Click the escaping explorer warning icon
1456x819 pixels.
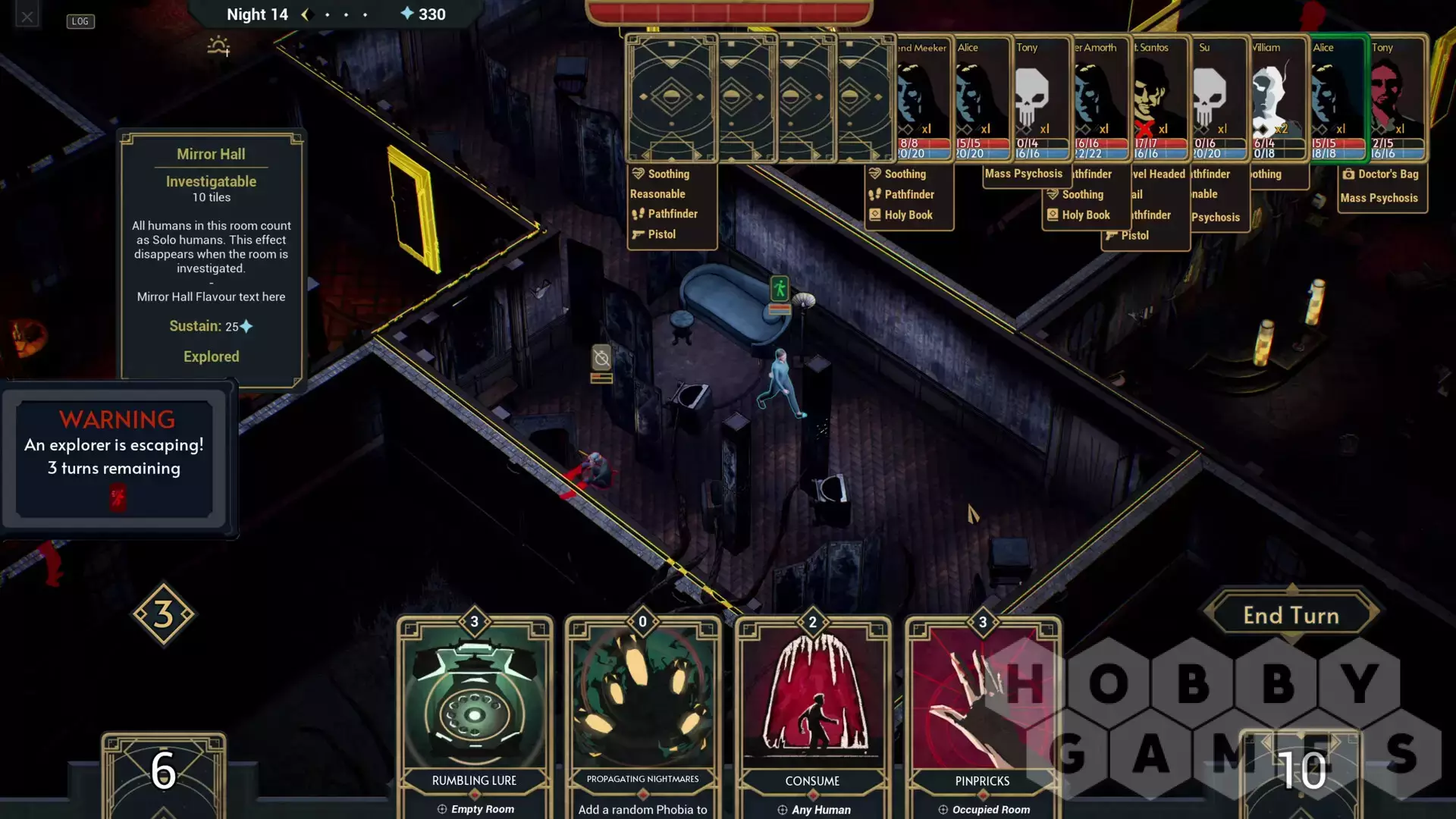[118, 497]
